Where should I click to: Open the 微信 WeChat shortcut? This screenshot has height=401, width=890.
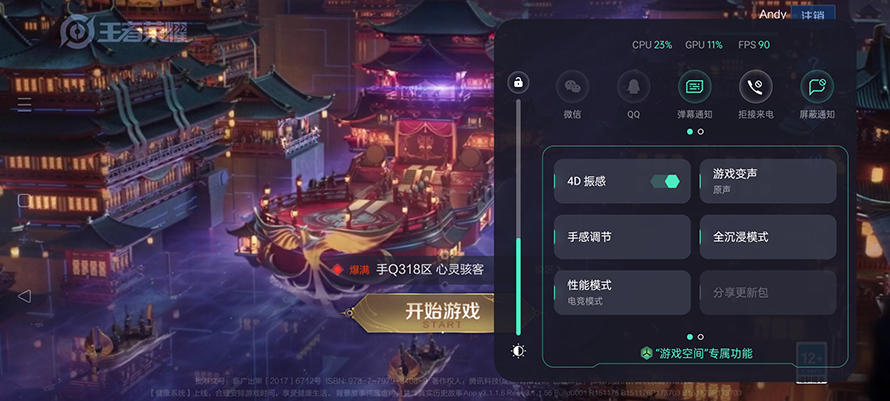572,87
